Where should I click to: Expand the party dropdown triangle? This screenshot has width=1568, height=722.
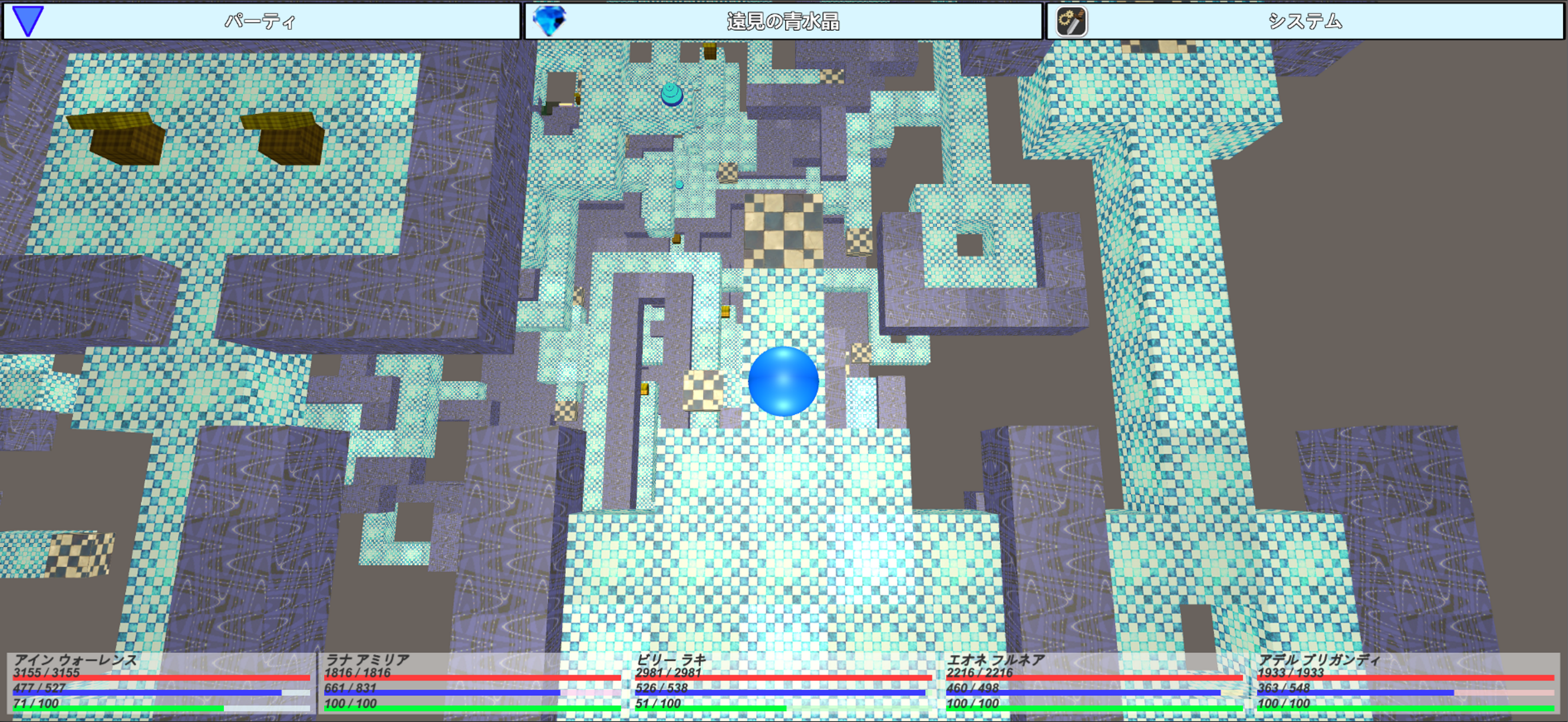[x=27, y=20]
